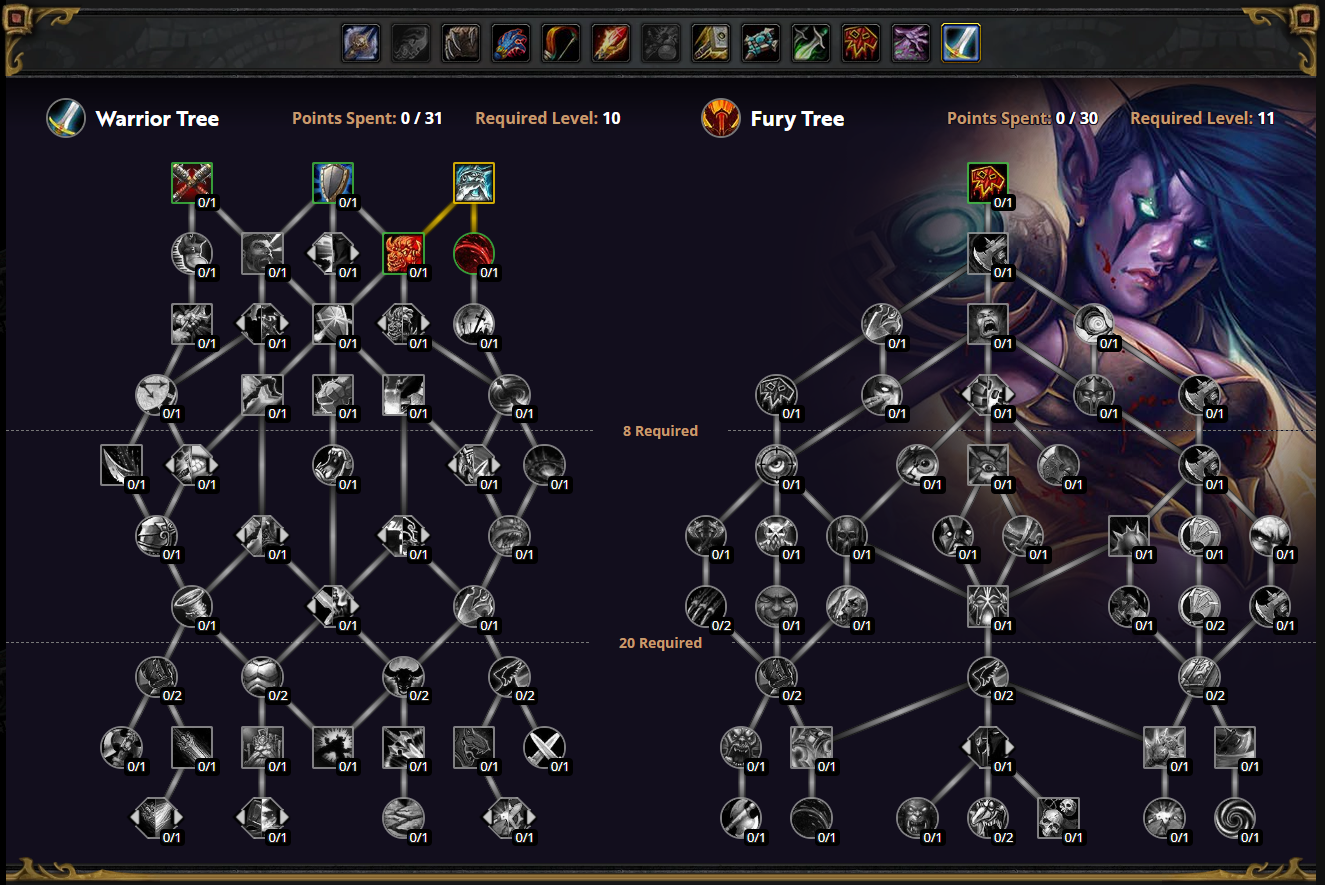Screen dimensions: 1325x885
Task: Select the bull head talent node
Action: (403, 677)
